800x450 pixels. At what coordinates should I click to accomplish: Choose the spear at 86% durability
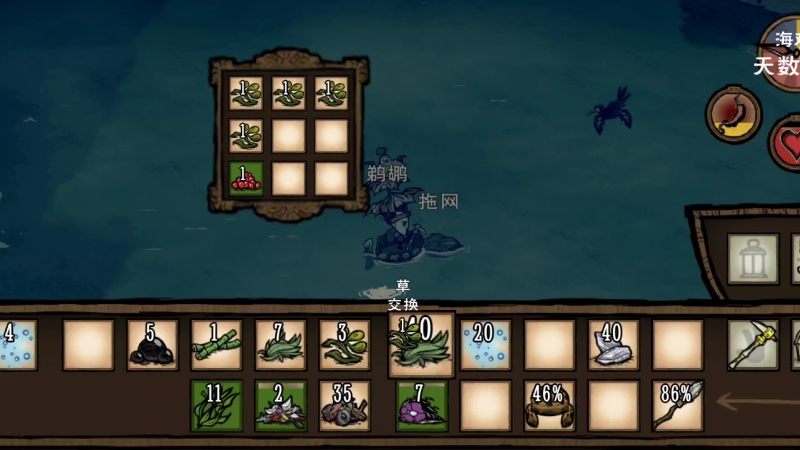[x=677, y=406]
